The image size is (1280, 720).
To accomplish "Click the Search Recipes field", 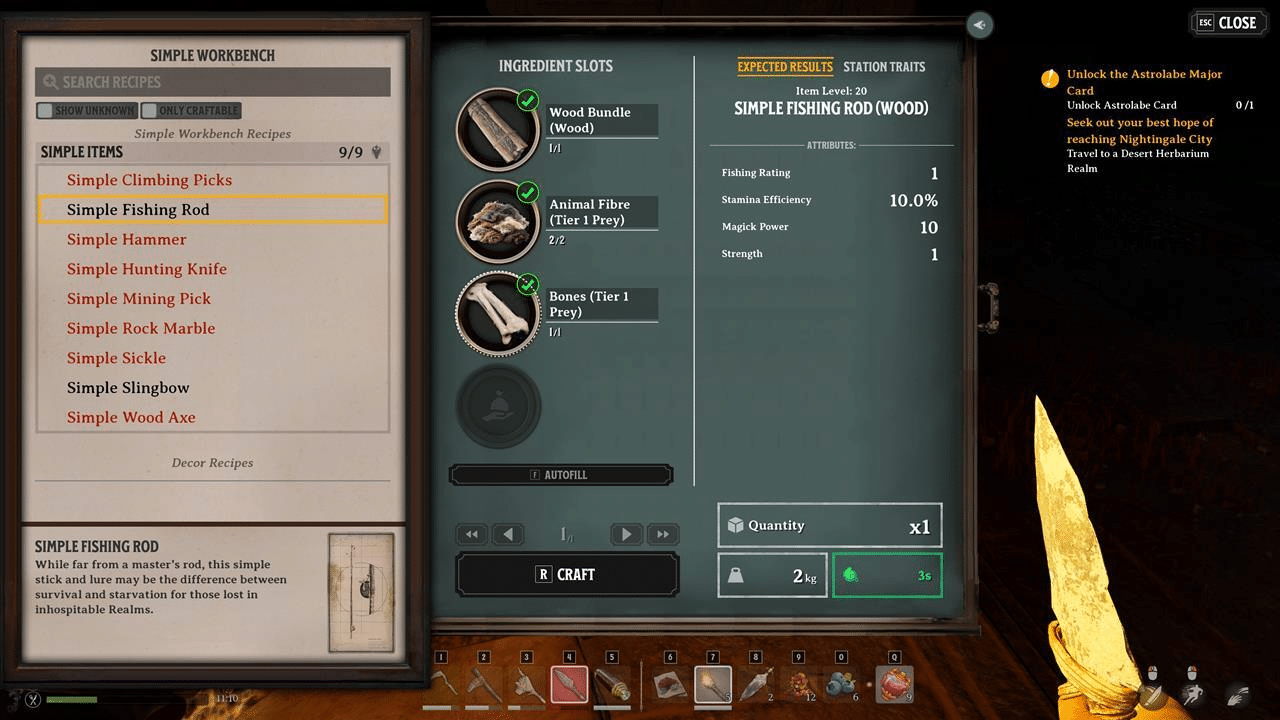I will (x=212, y=81).
